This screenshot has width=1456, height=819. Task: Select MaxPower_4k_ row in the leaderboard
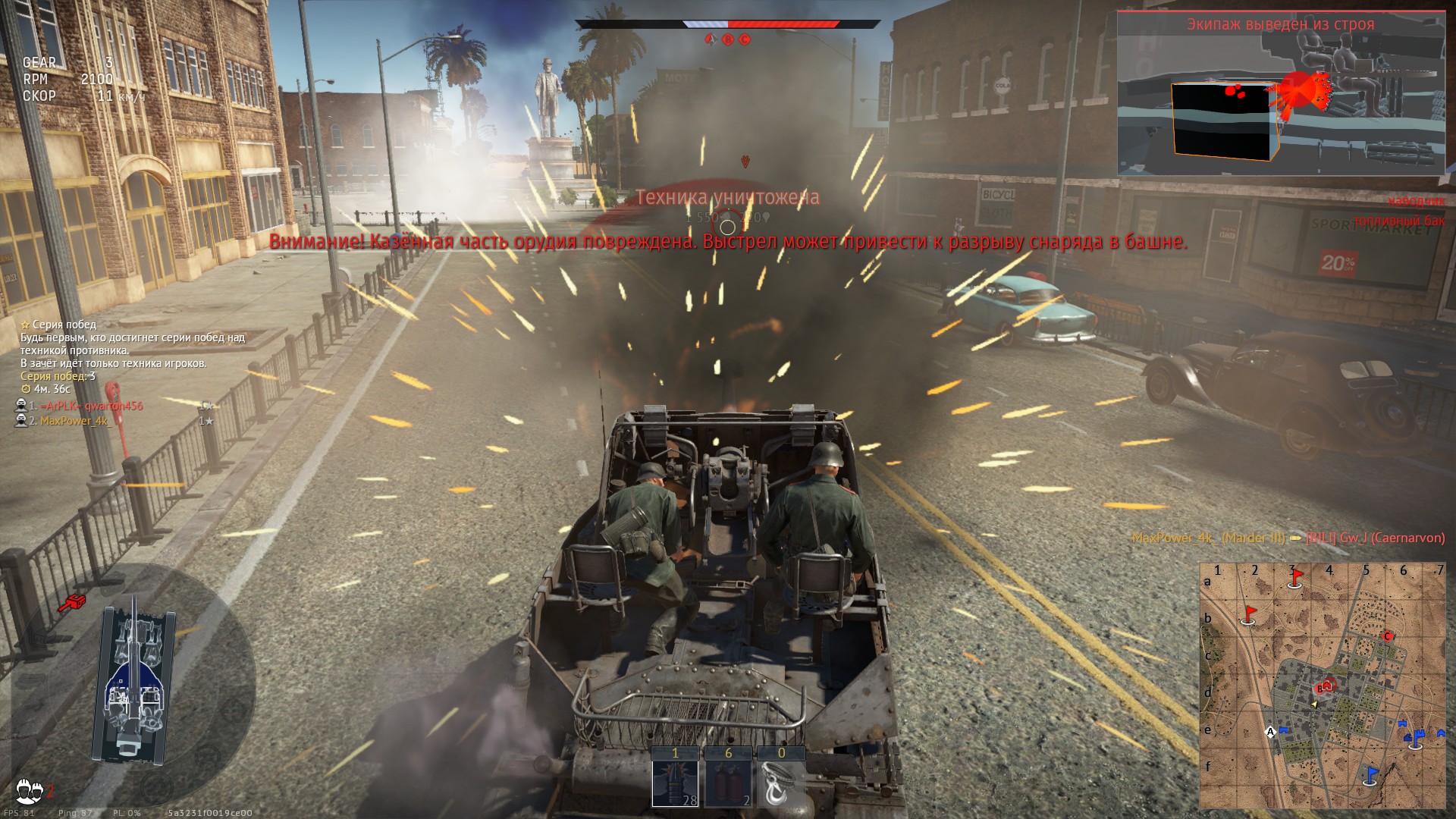coord(74,421)
